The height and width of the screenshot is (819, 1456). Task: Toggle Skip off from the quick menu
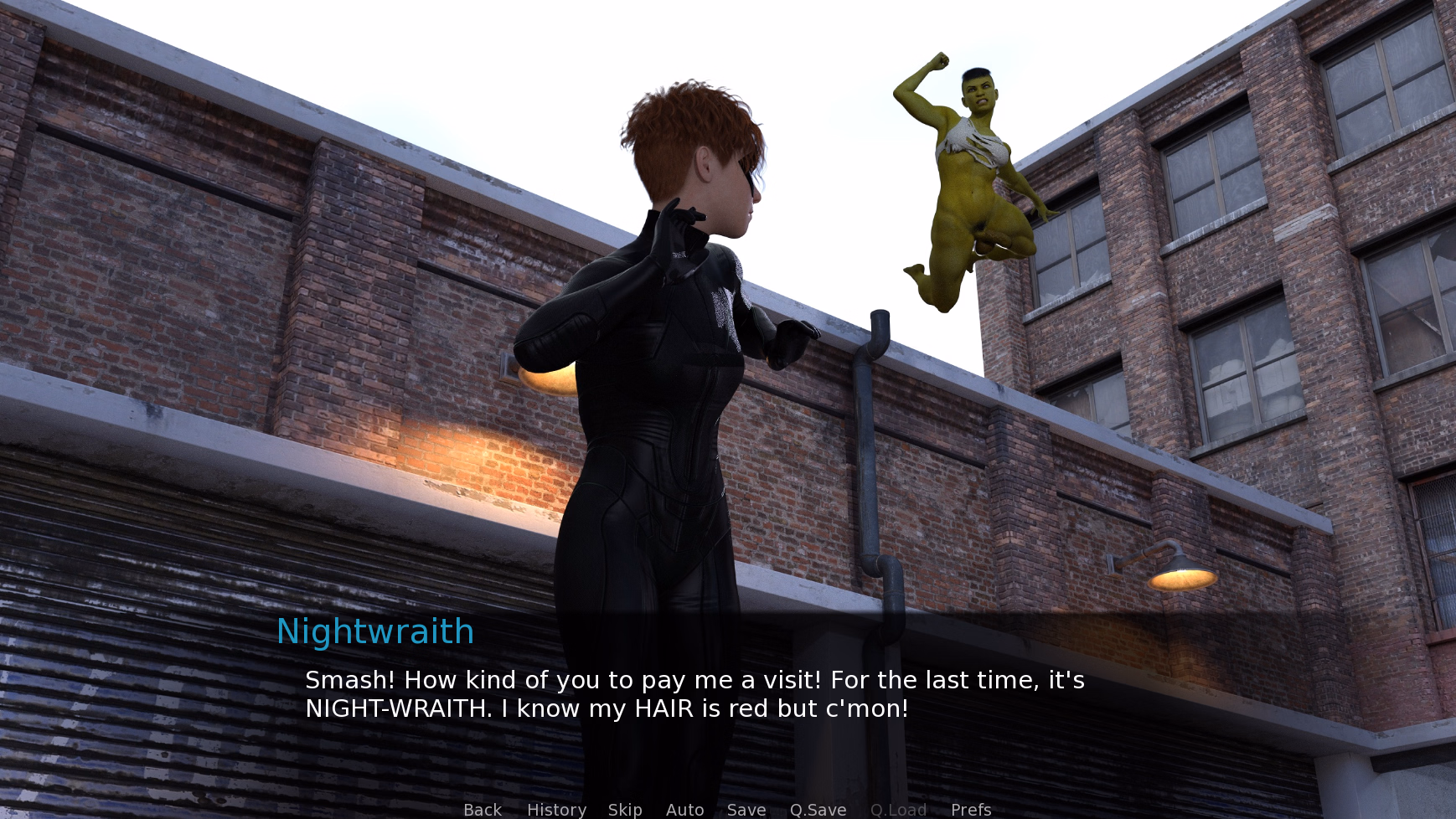tap(625, 809)
